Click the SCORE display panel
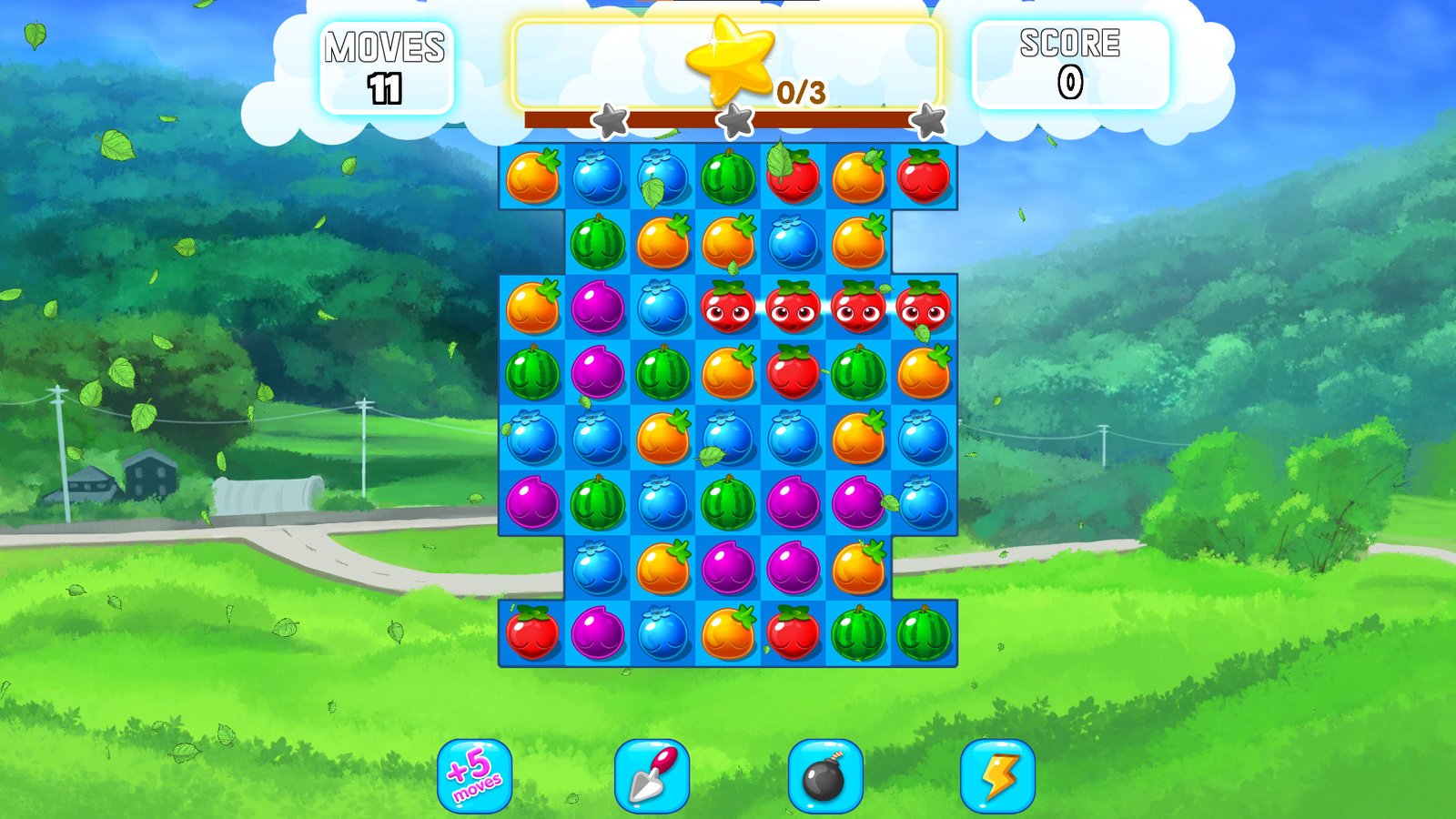 1072,62
